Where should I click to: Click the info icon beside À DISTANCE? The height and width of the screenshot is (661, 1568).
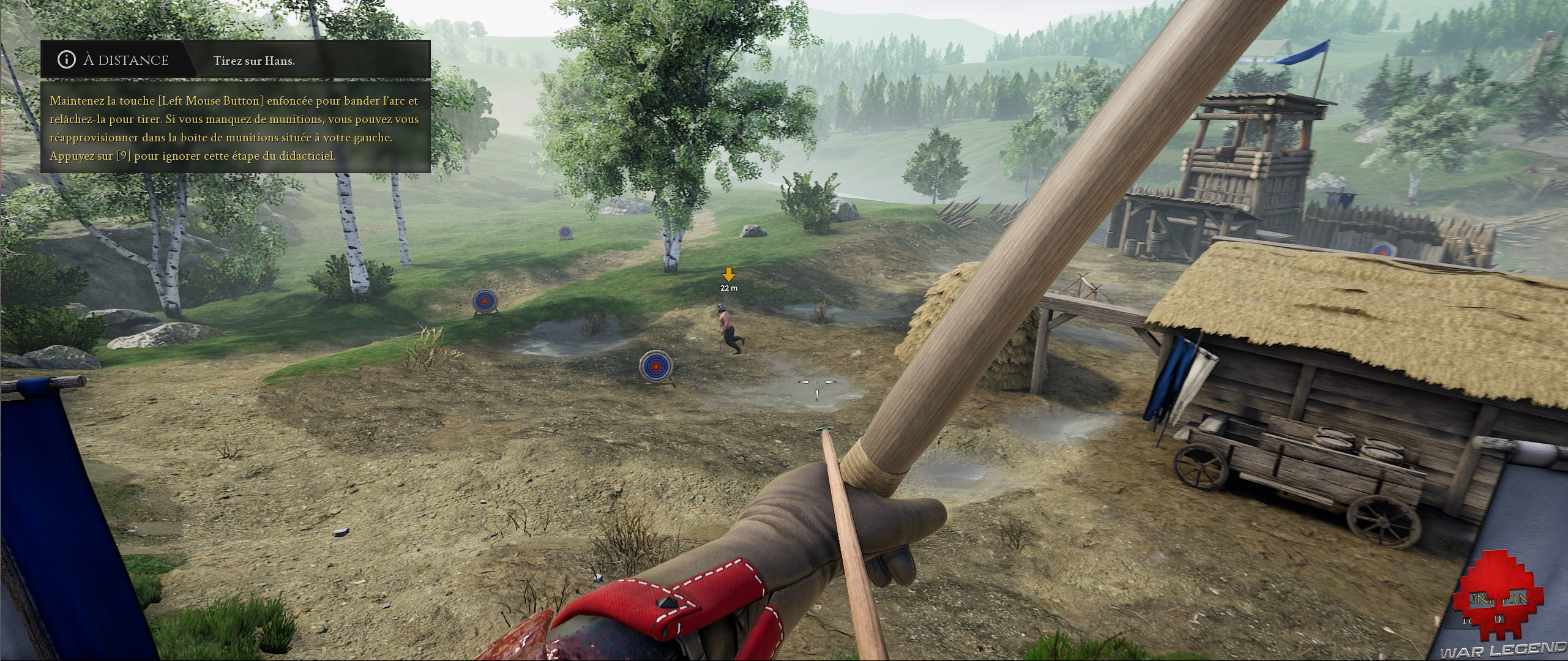coord(66,59)
